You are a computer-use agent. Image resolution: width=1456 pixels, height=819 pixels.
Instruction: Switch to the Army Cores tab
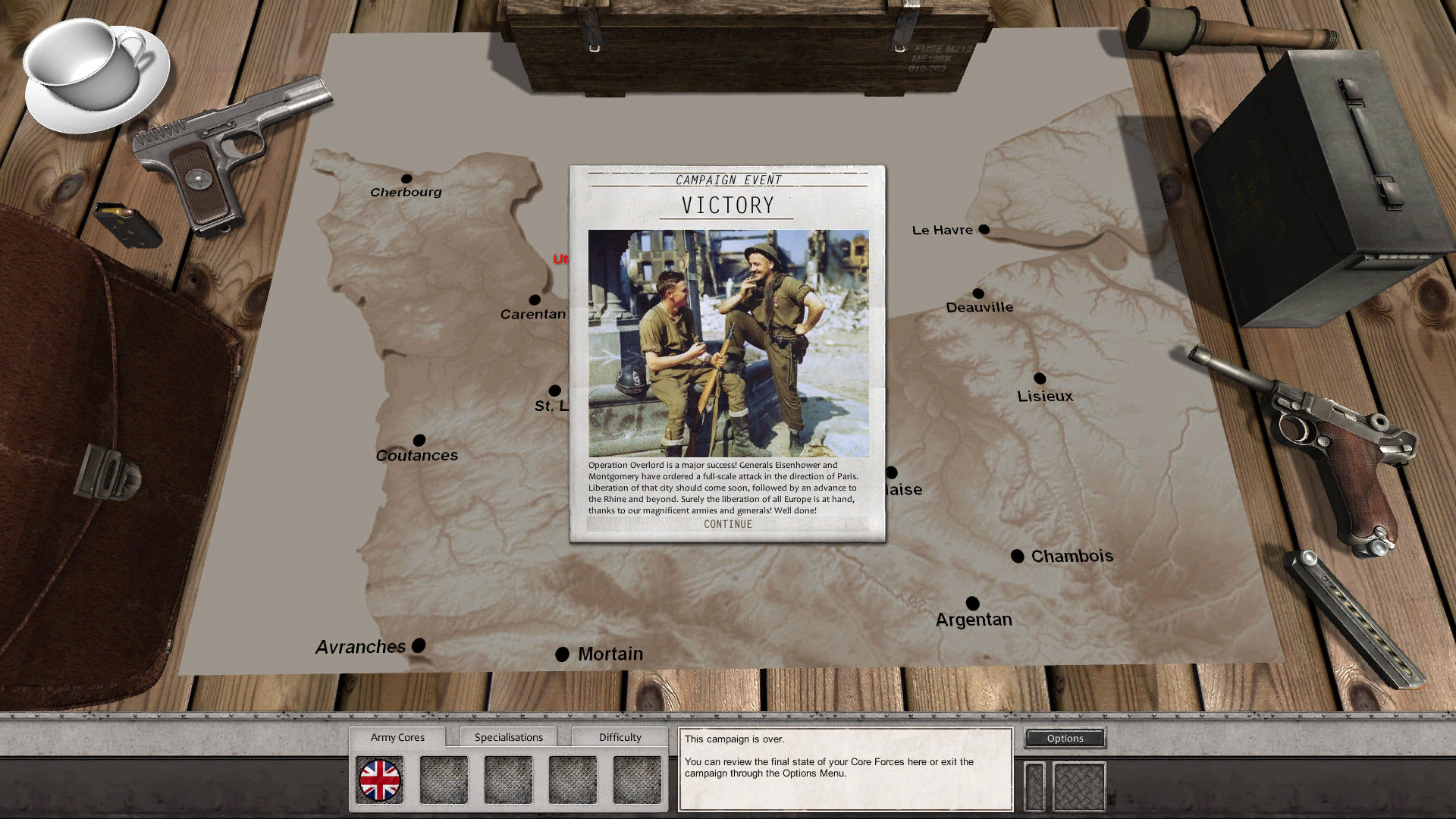pos(397,736)
